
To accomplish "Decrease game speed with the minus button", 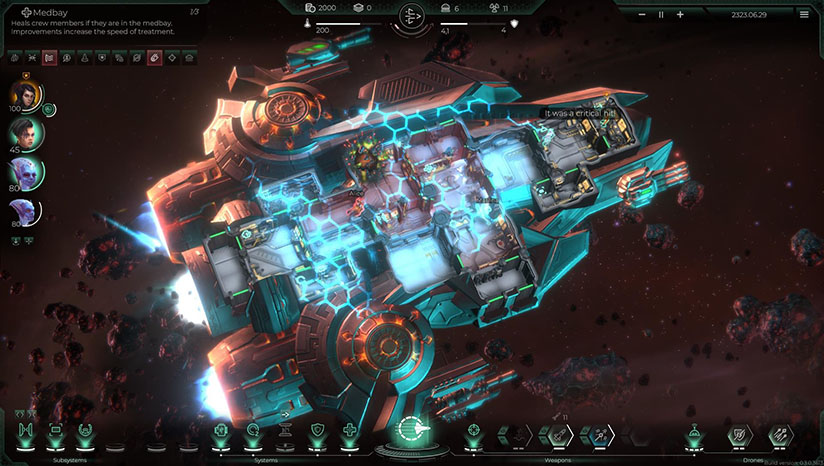I will click(x=641, y=14).
